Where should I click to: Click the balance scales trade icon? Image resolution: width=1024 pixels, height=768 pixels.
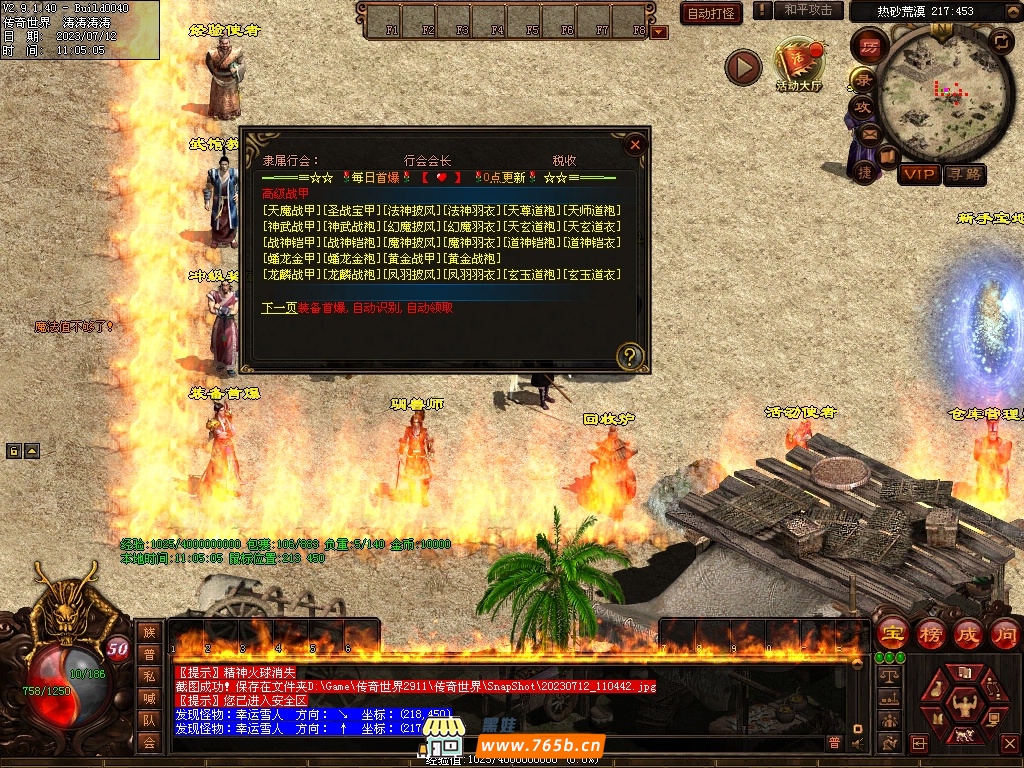coord(887,676)
